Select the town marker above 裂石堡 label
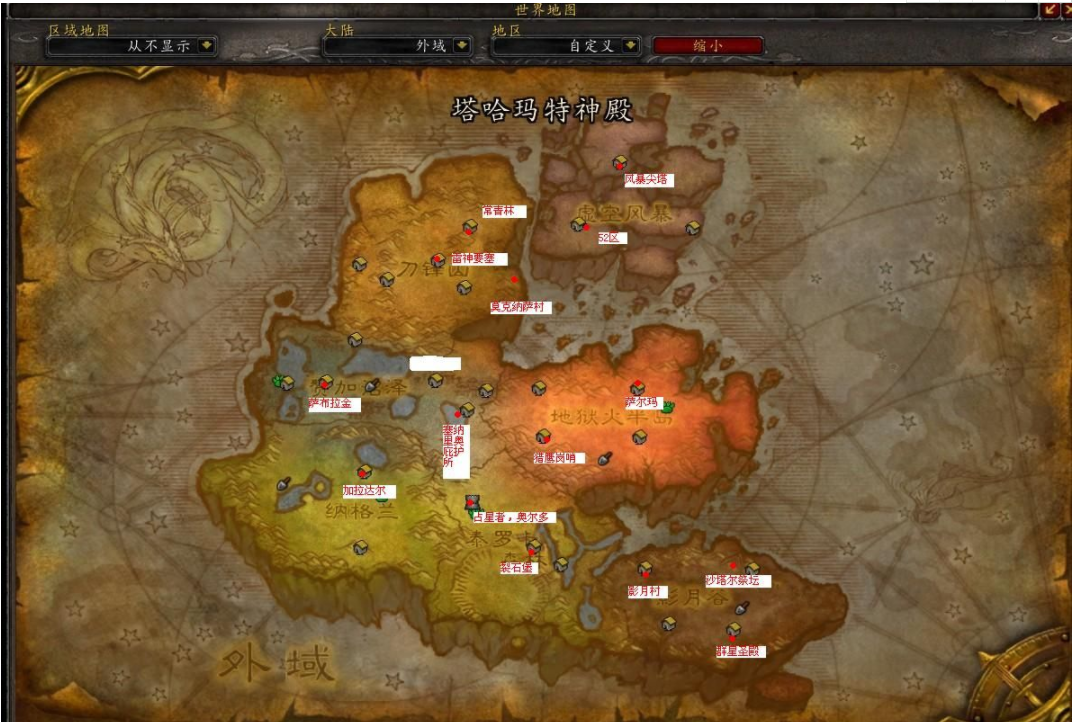Screen dimensions: 1074x722 coord(534,547)
